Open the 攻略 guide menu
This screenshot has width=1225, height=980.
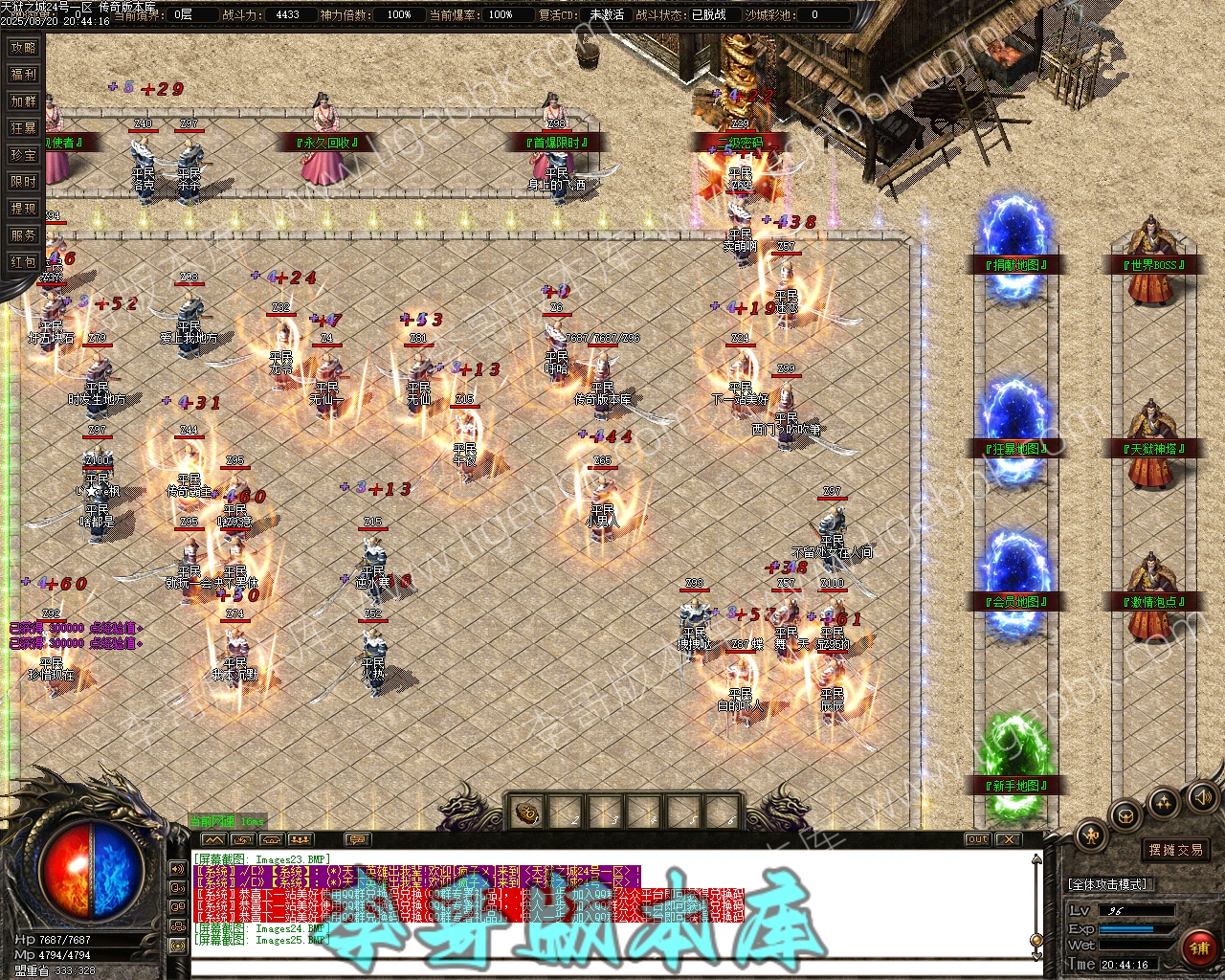click(23, 48)
